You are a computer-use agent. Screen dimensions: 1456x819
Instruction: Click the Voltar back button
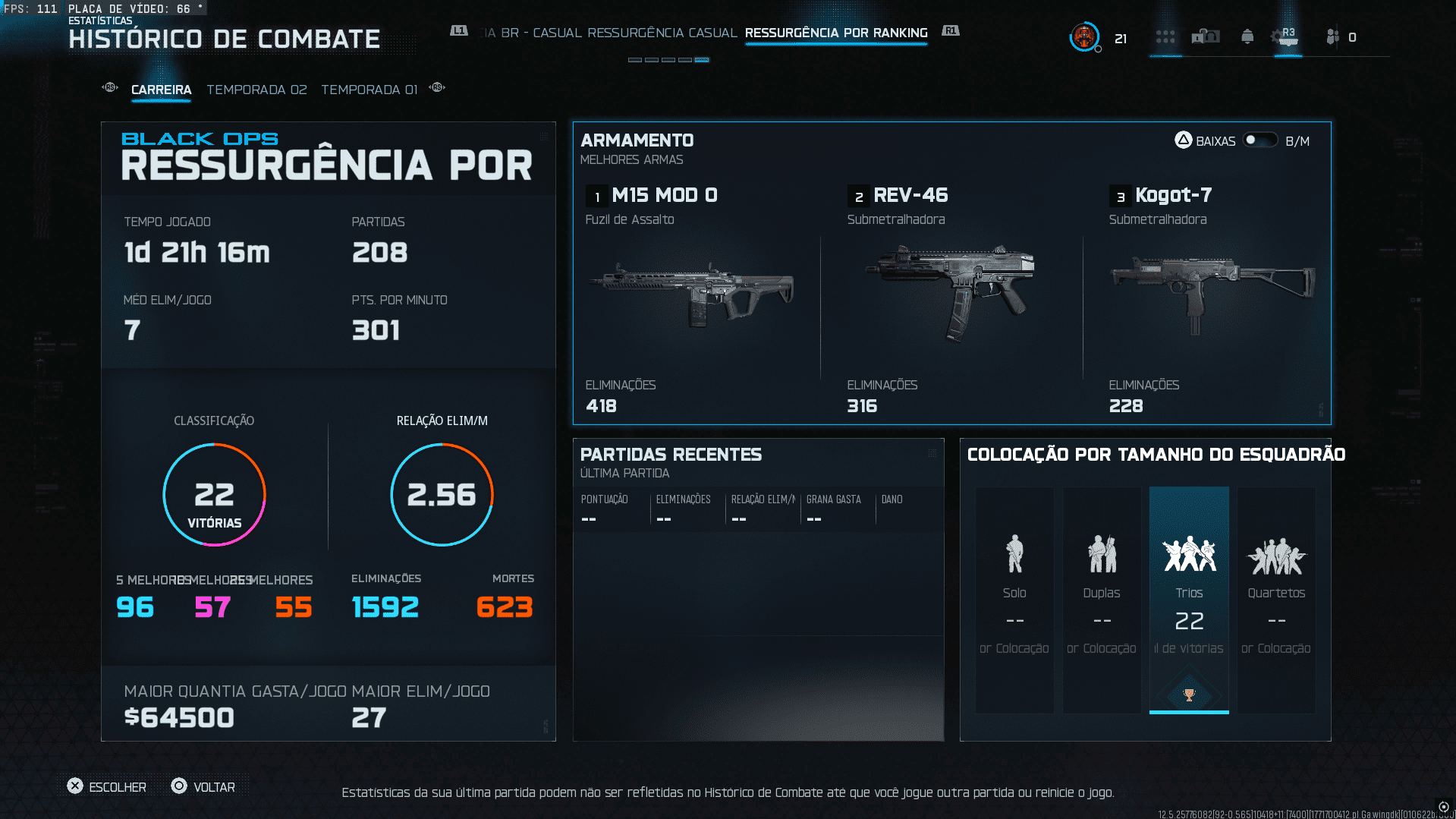[x=203, y=786]
